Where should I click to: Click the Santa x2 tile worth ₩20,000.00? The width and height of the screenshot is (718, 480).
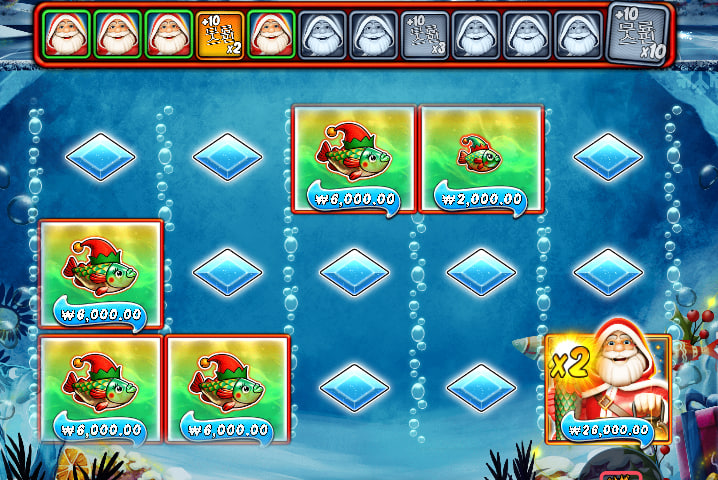(608, 388)
